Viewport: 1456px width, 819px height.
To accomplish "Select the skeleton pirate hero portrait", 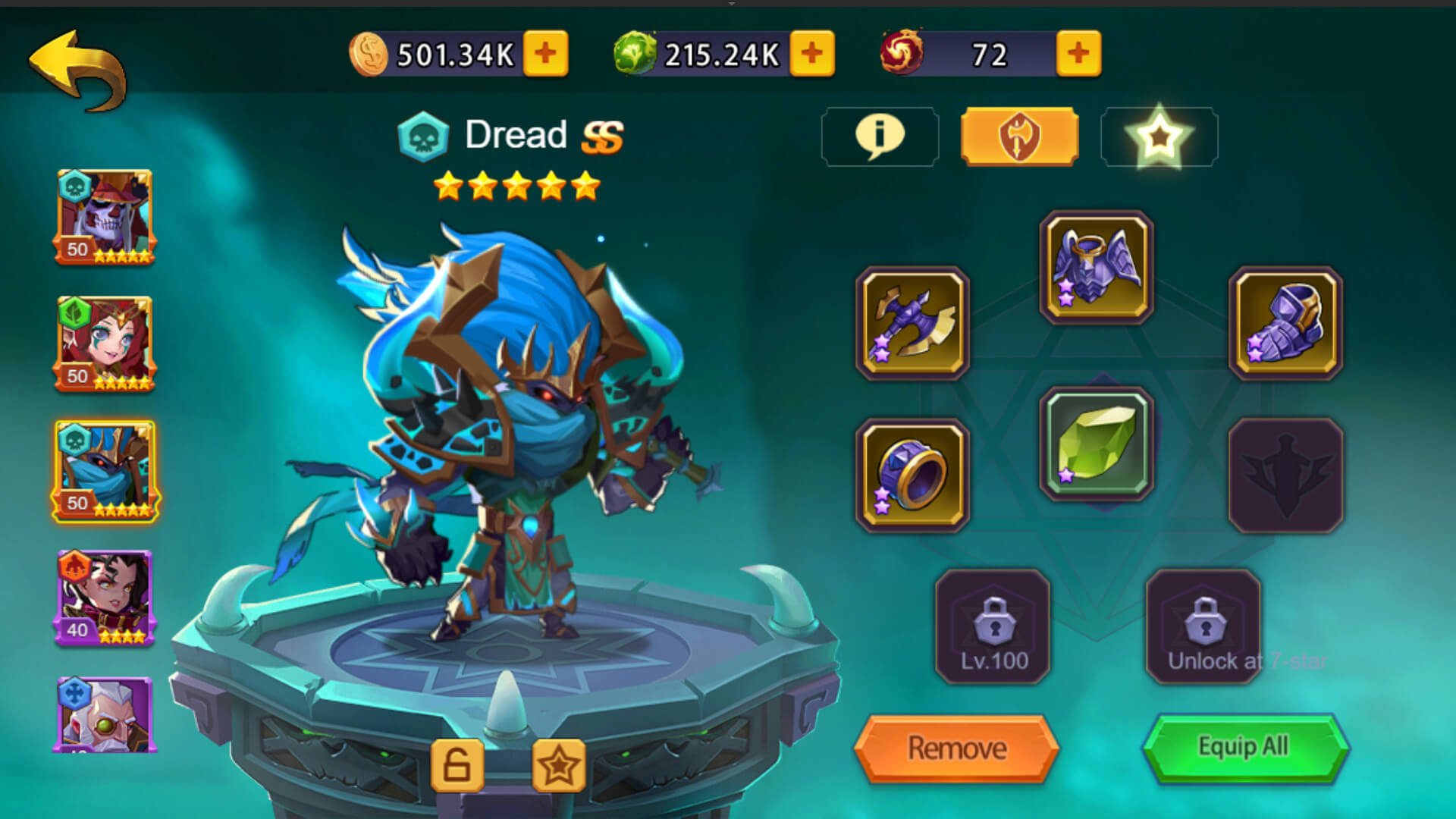I will tap(105, 217).
